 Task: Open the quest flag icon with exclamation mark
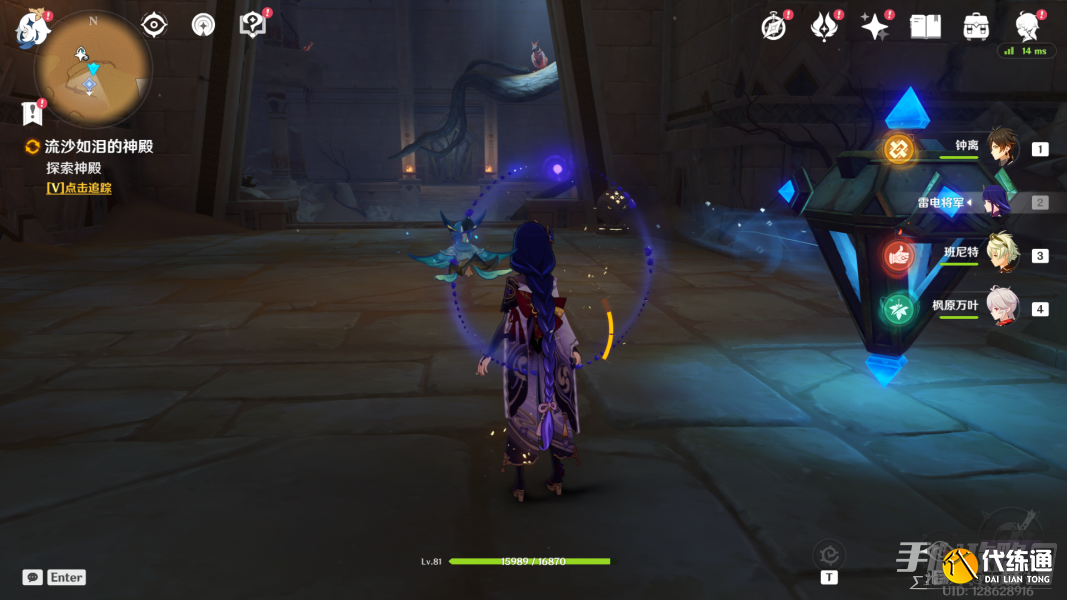coord(34,111)
